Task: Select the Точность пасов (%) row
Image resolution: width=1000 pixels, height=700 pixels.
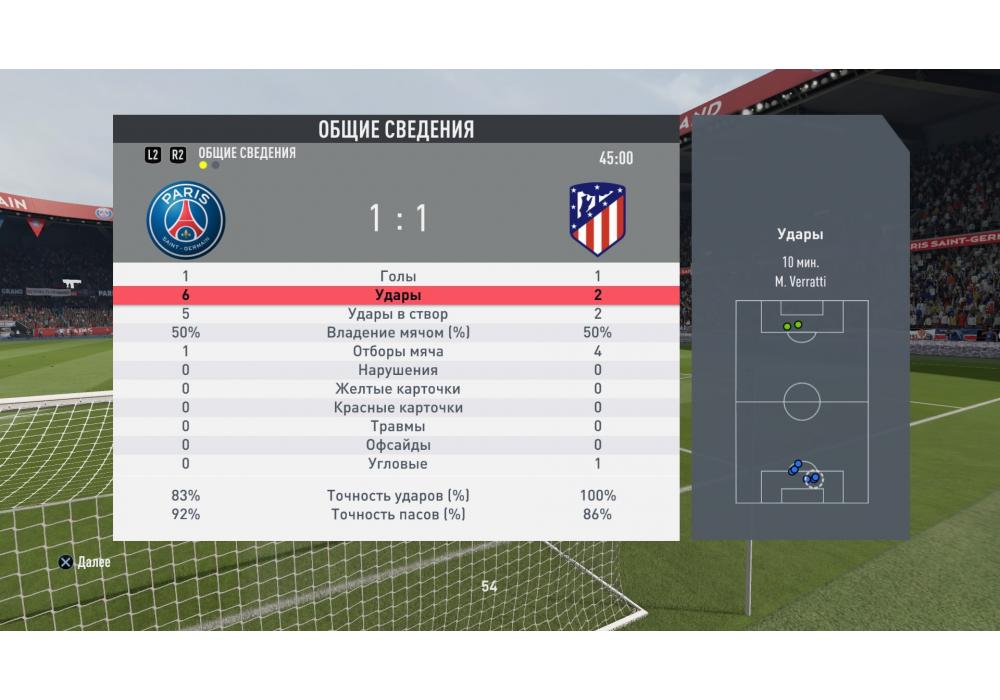Action: (x=397, y=515)
